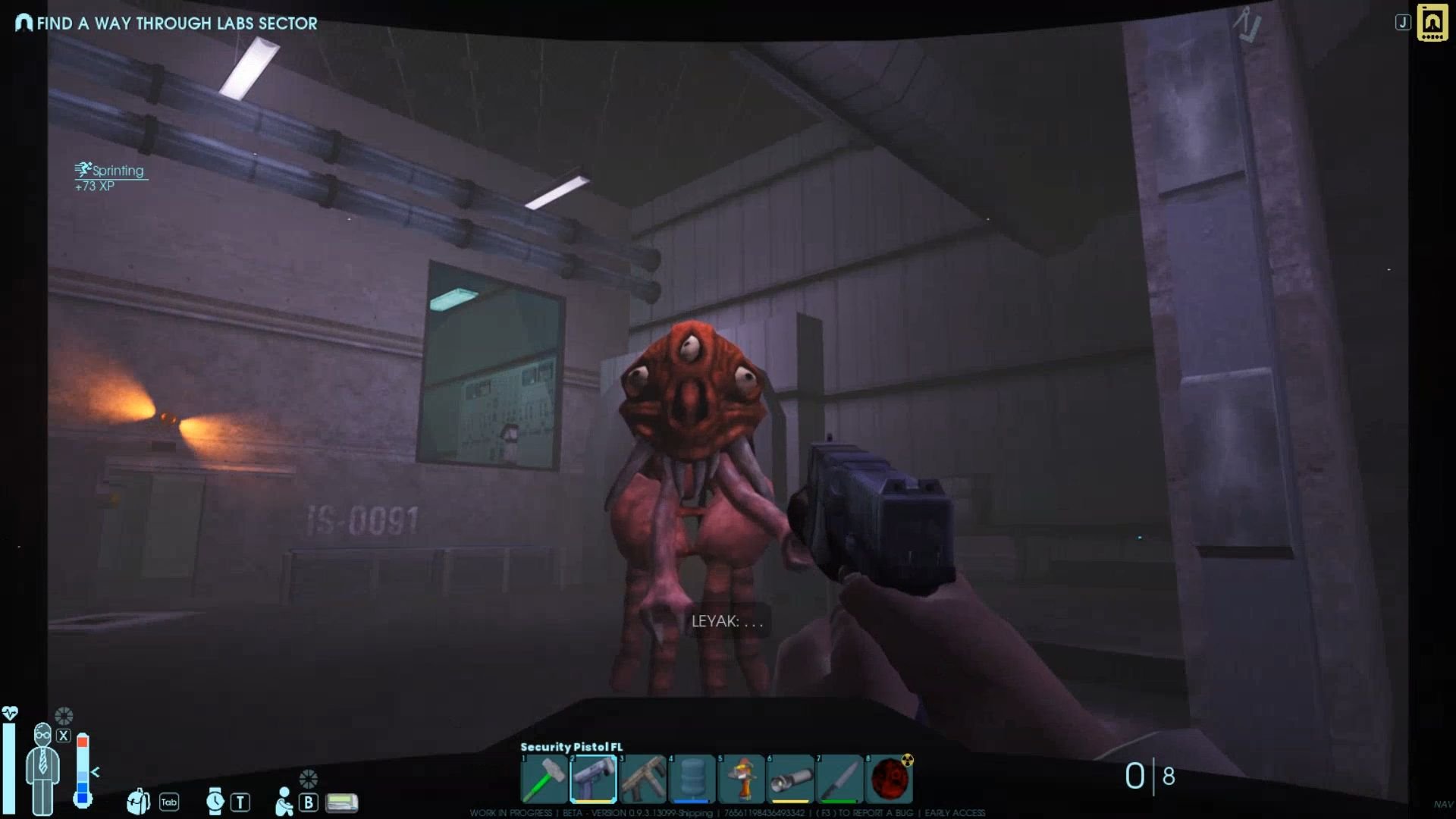1456x819 pixels.
Task: Open the pager device icon
Action: [x=342, y=802]
